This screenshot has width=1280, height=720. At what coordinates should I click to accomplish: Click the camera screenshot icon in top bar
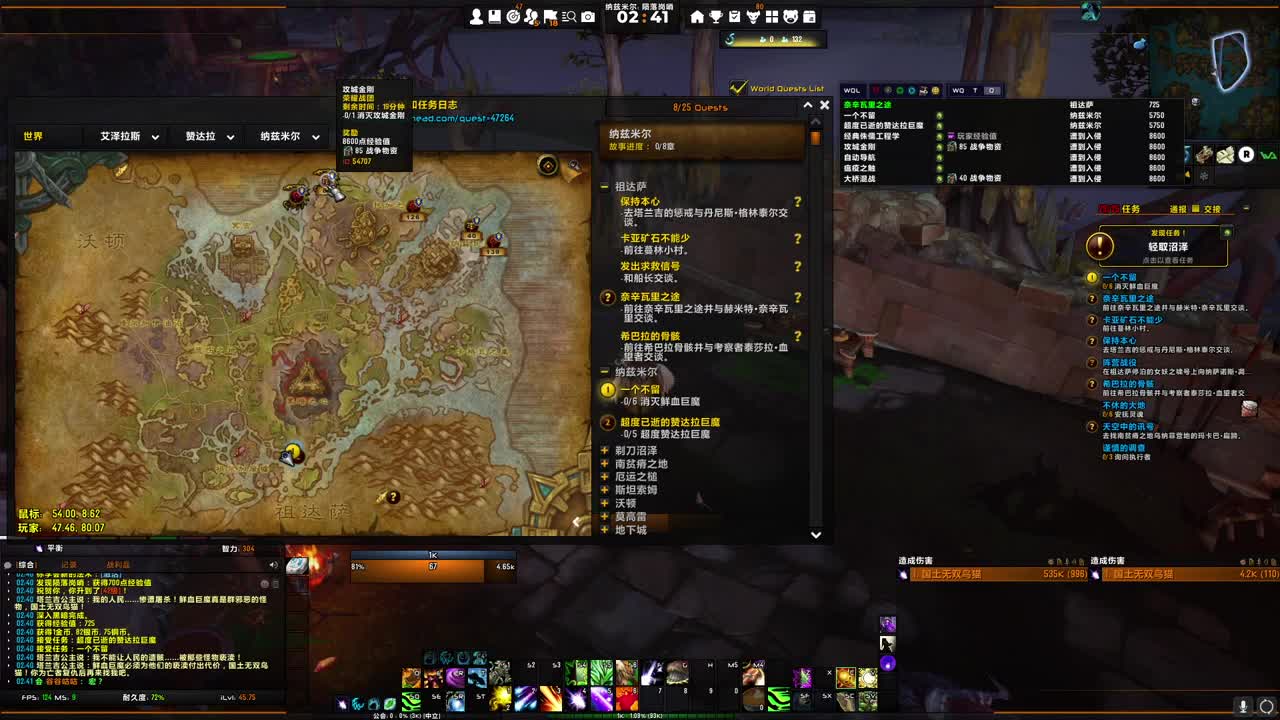[587, 13]
